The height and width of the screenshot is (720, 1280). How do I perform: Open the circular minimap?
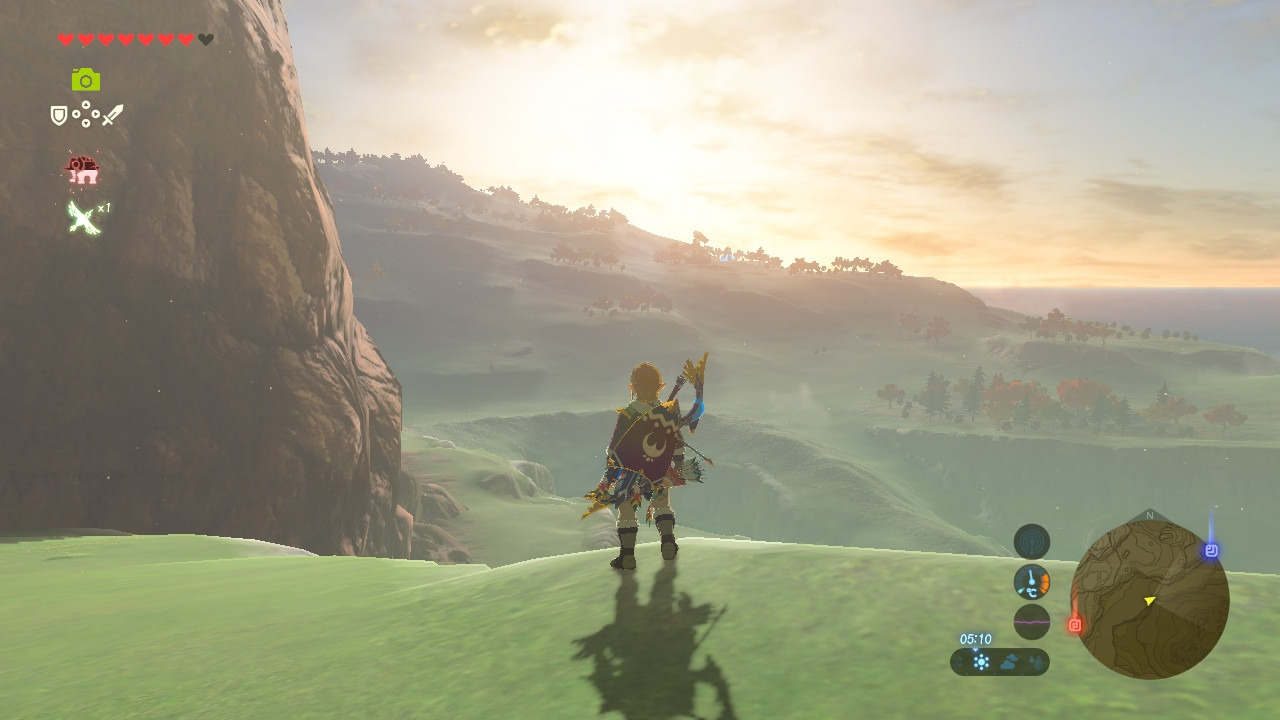pos(1149,600)
